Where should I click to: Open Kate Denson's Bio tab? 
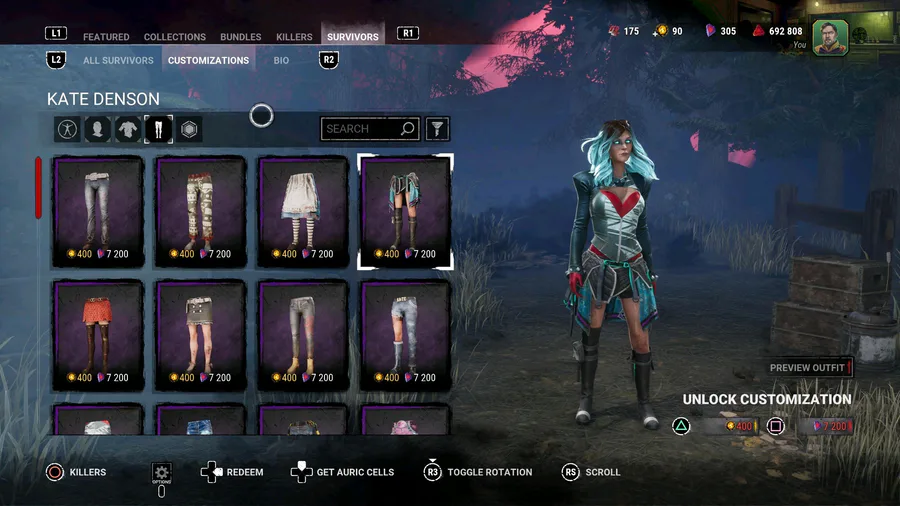coord(281,60)
